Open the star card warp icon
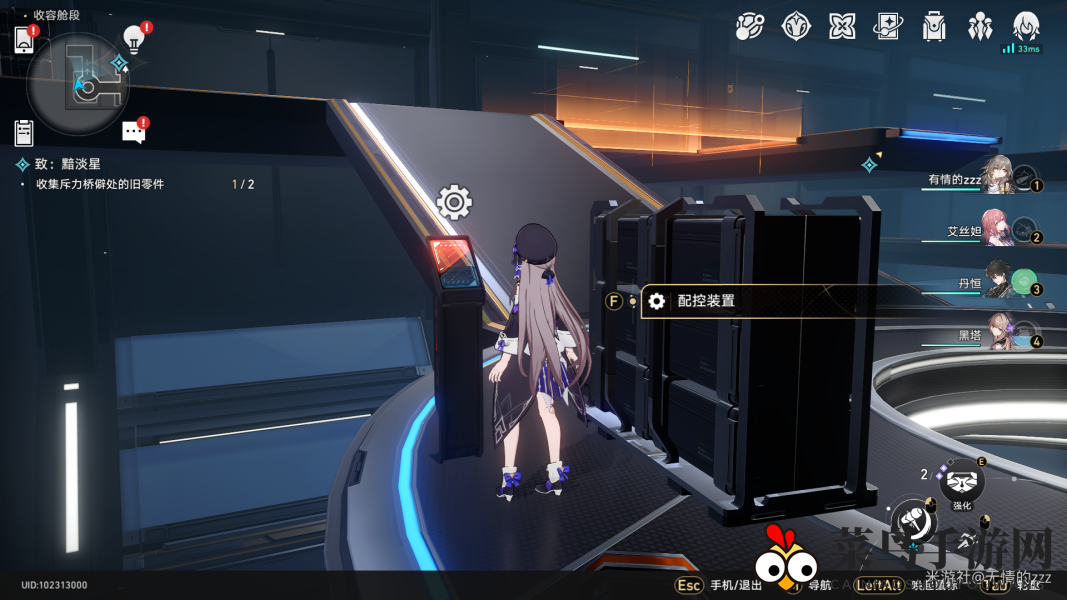The height and width of the screenshot is (600, 1067). click(x=888, y=27)
